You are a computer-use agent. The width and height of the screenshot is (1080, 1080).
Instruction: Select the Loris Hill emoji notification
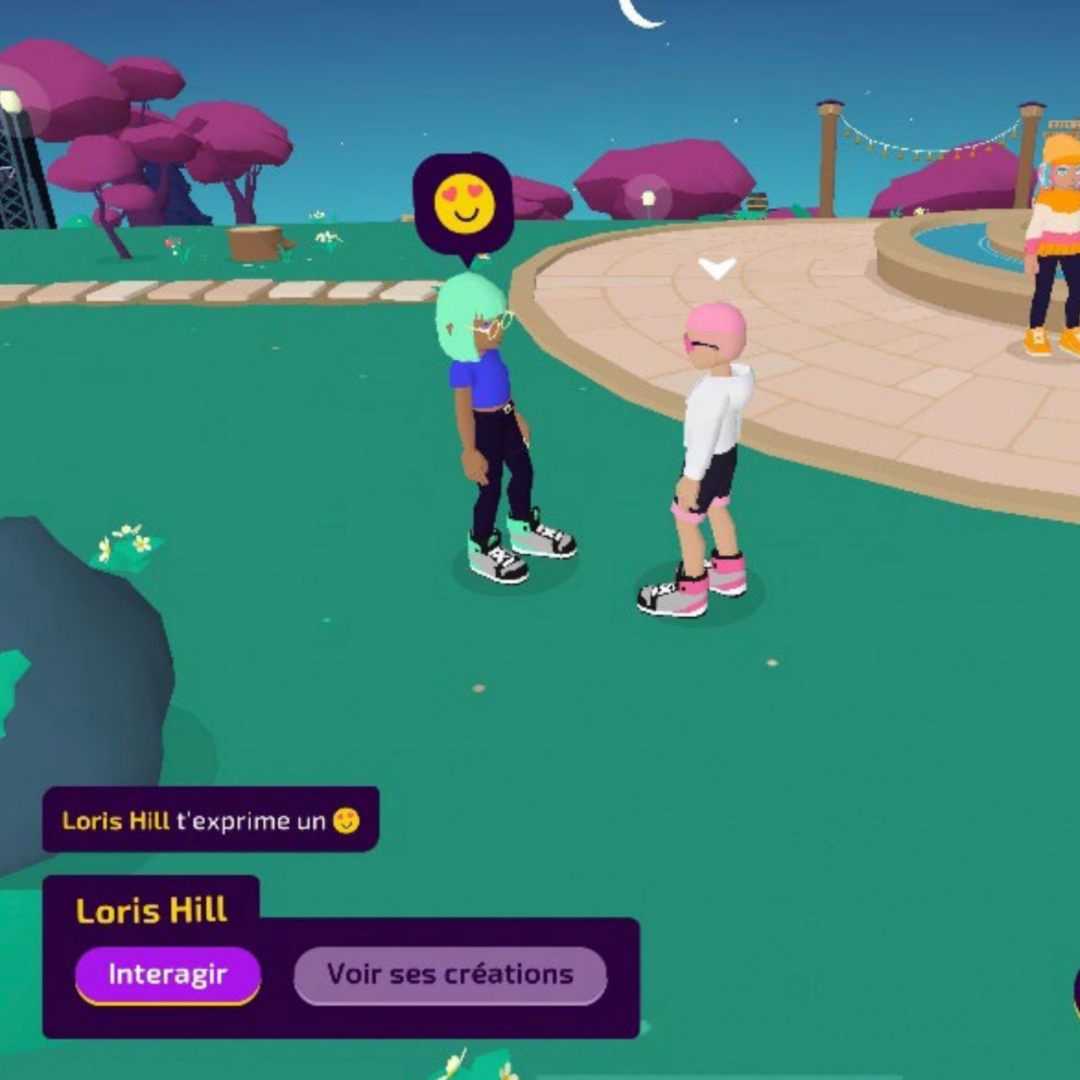point(211,821)
